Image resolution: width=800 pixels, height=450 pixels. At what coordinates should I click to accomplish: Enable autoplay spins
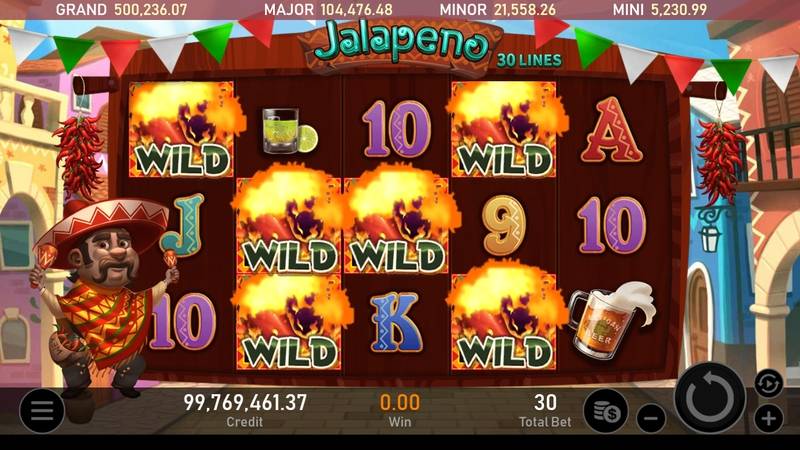pos(768,381)
